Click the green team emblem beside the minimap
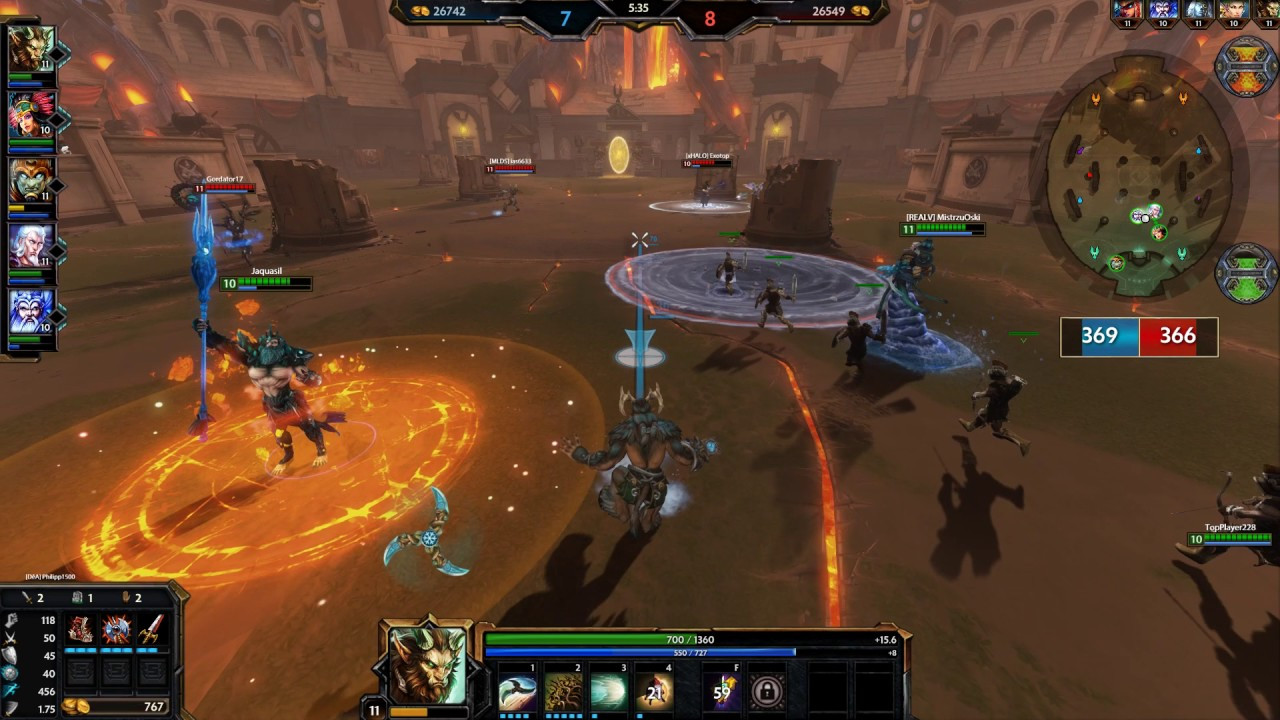Image resolution: width=1280 pixels, height=720 pixels. coord(1245,272)
